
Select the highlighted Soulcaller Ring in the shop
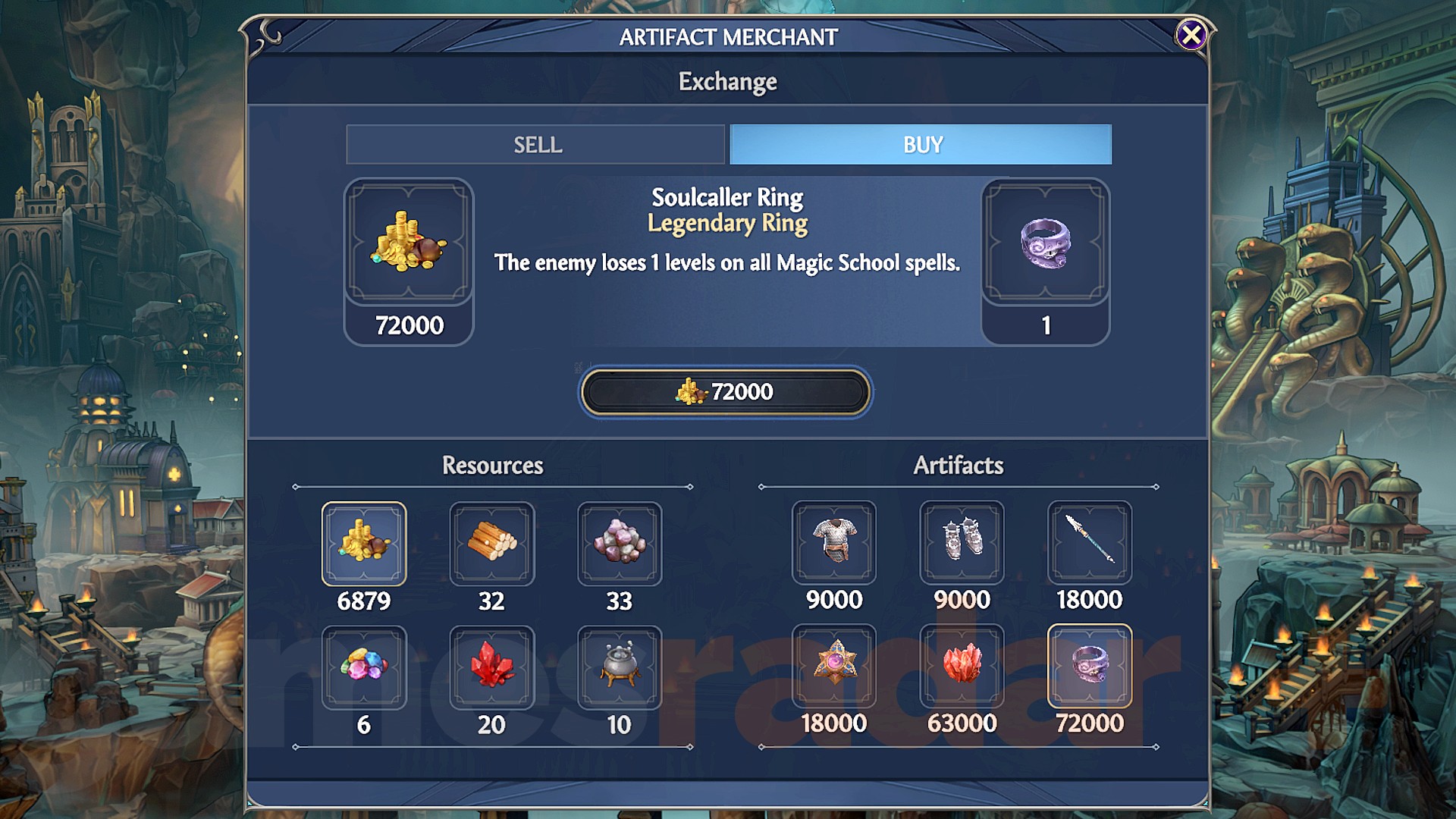click(1090, 667)
